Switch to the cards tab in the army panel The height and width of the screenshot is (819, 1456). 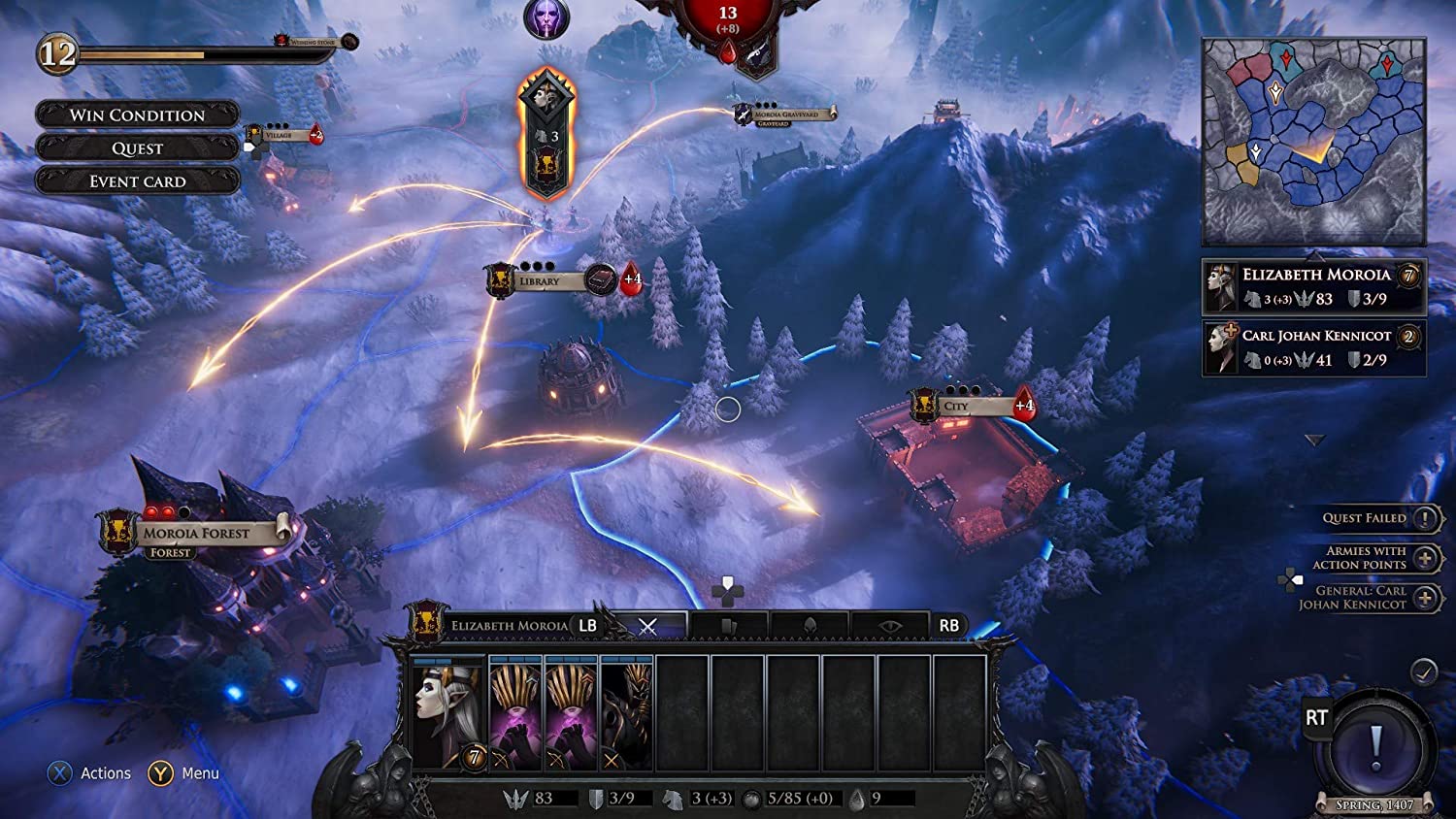point(728,625)
